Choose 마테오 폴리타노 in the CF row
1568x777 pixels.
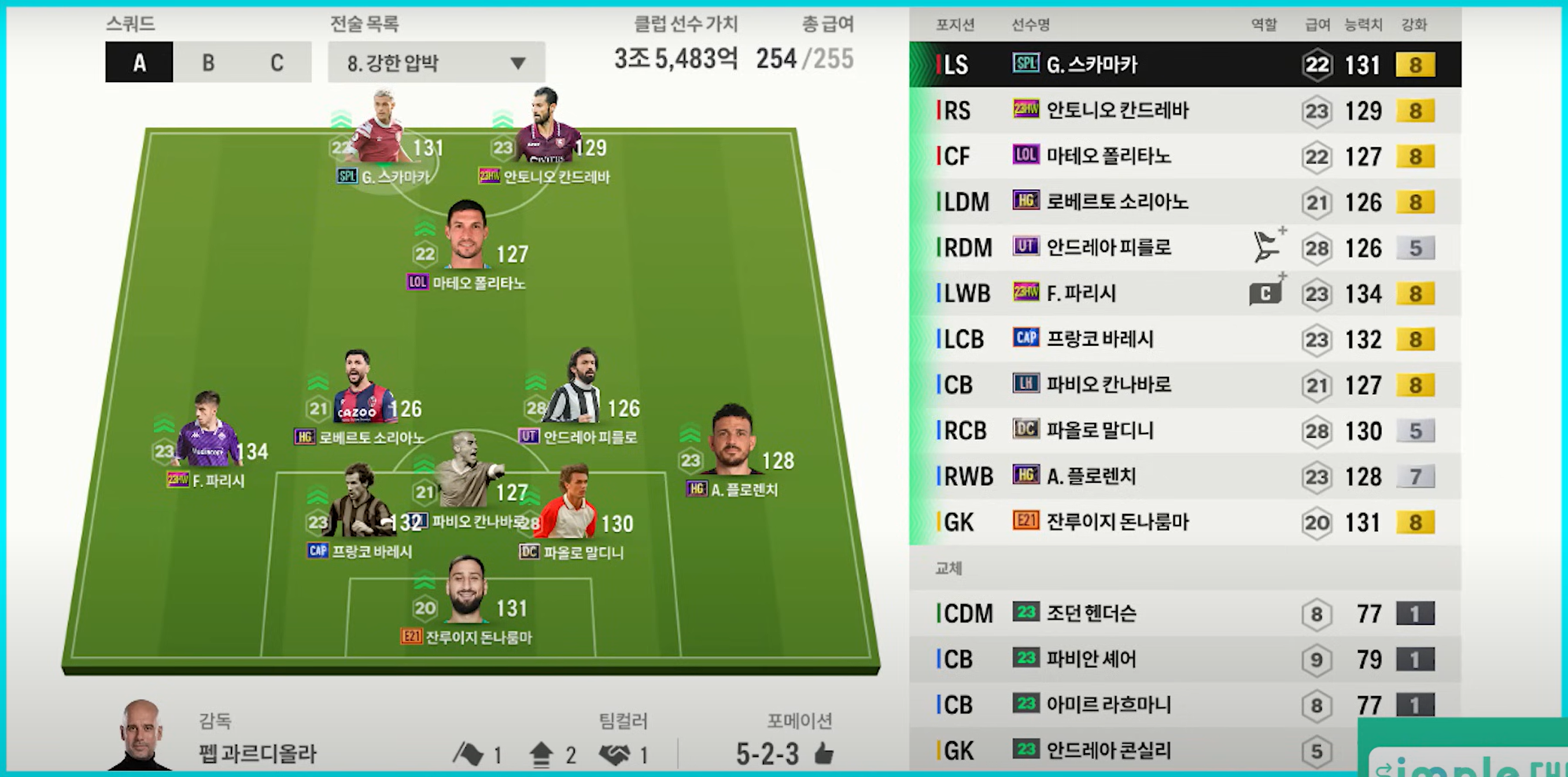pos(1185,156)
